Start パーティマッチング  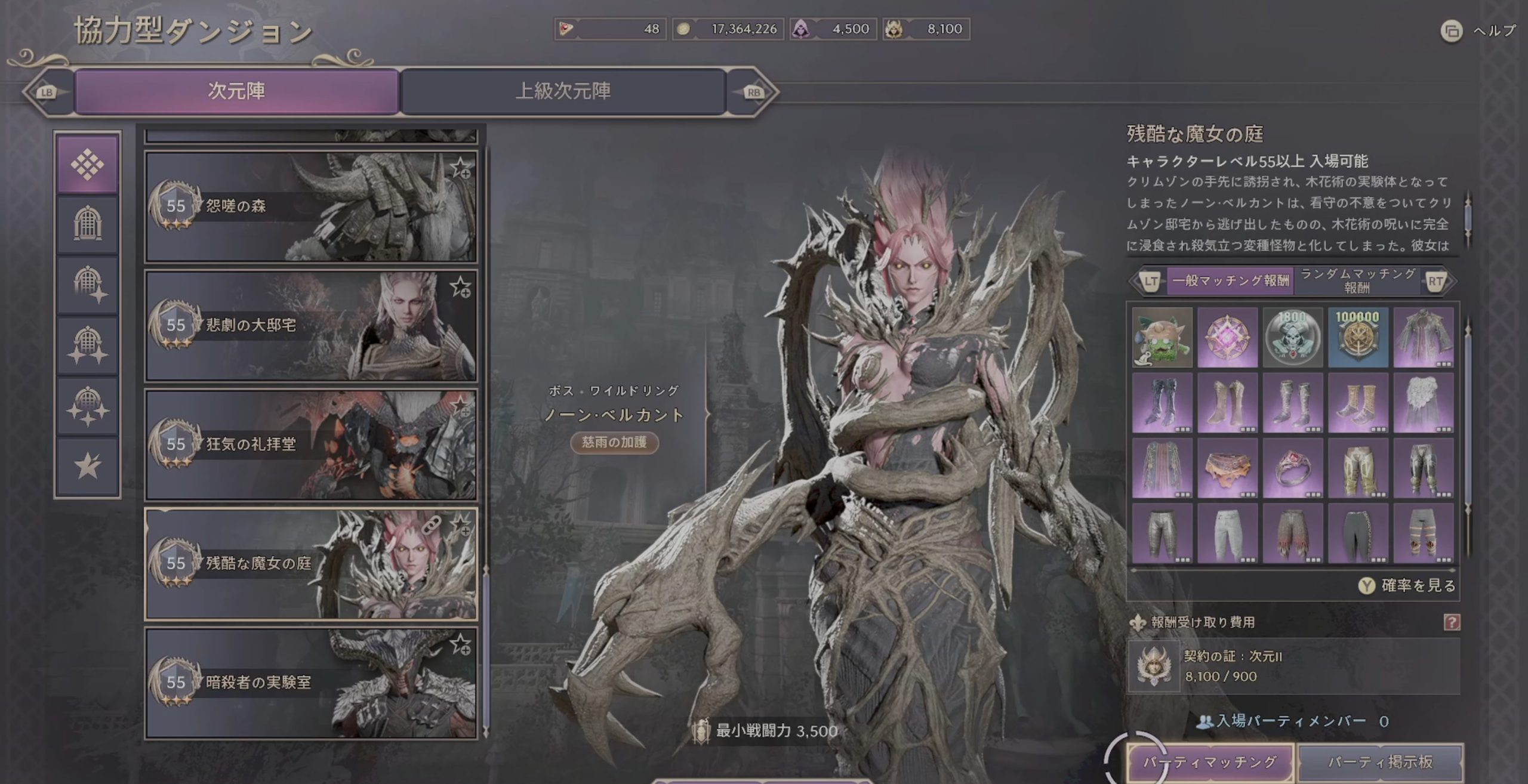[1210, 762]
